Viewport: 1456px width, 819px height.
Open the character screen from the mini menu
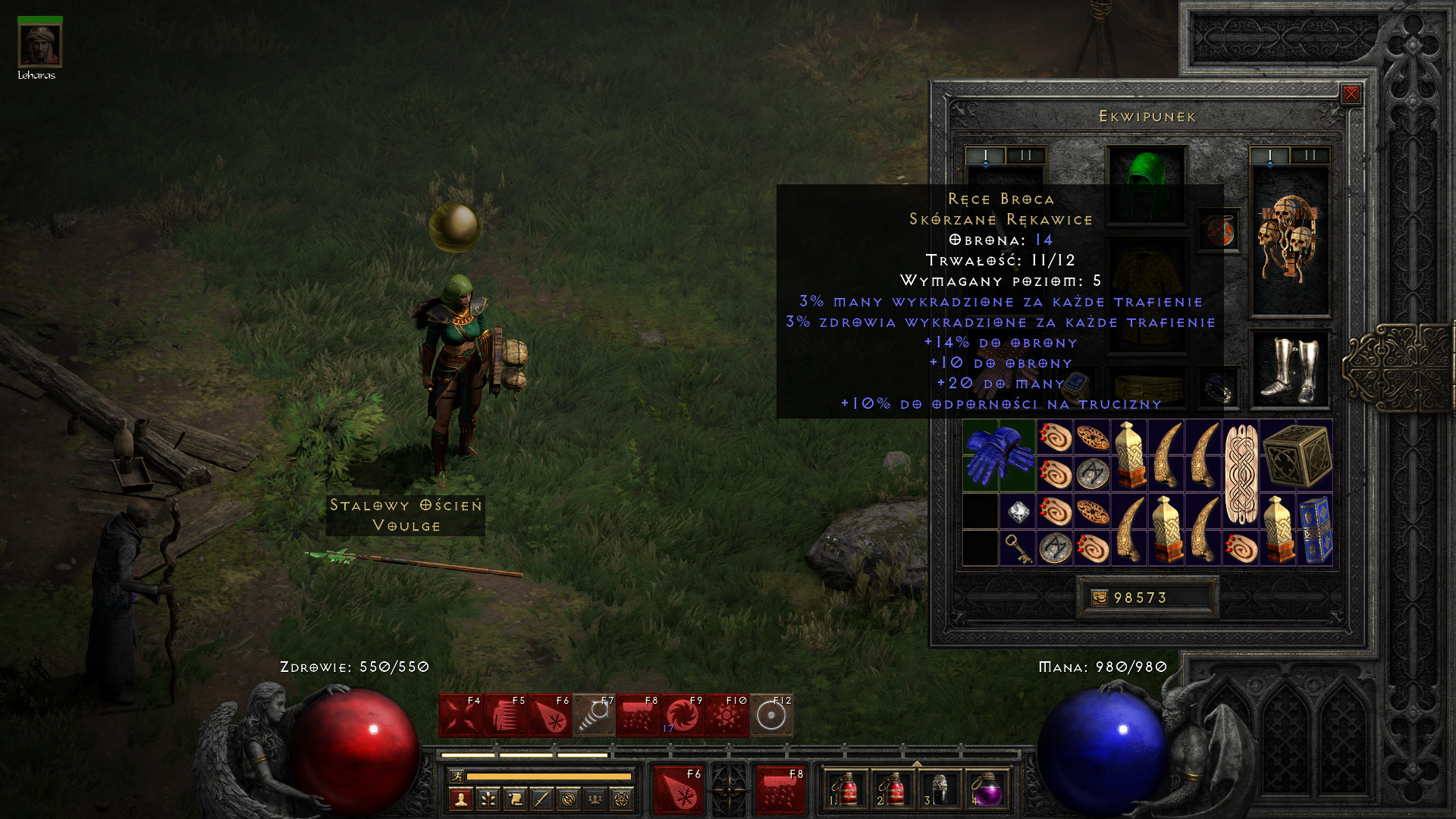tap(461, 799)
